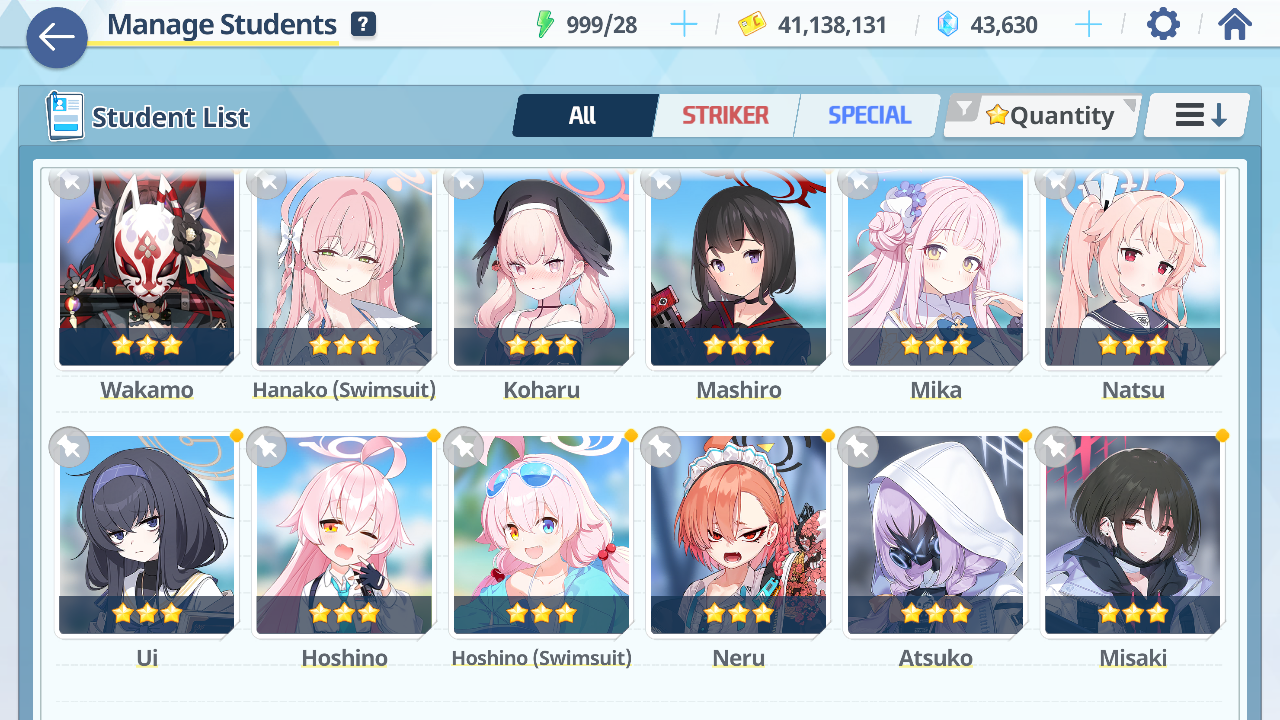
Task: Select the Mashiro portrait
Action: point(738,270)
